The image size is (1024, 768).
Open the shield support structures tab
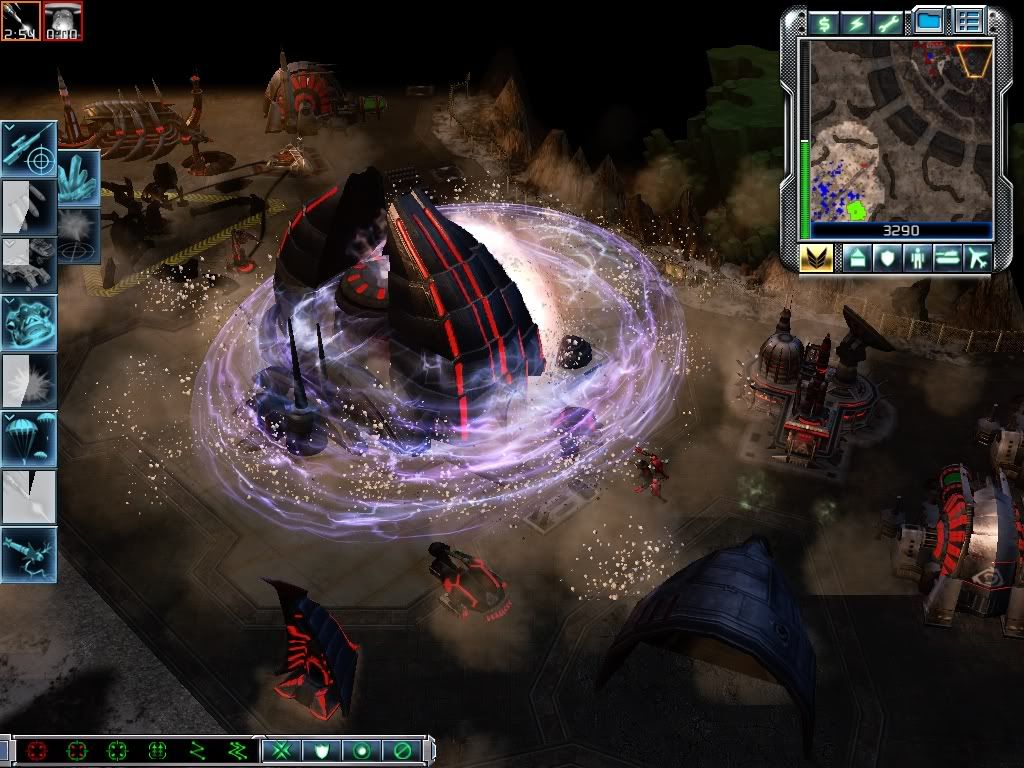(x=888, y=258)
